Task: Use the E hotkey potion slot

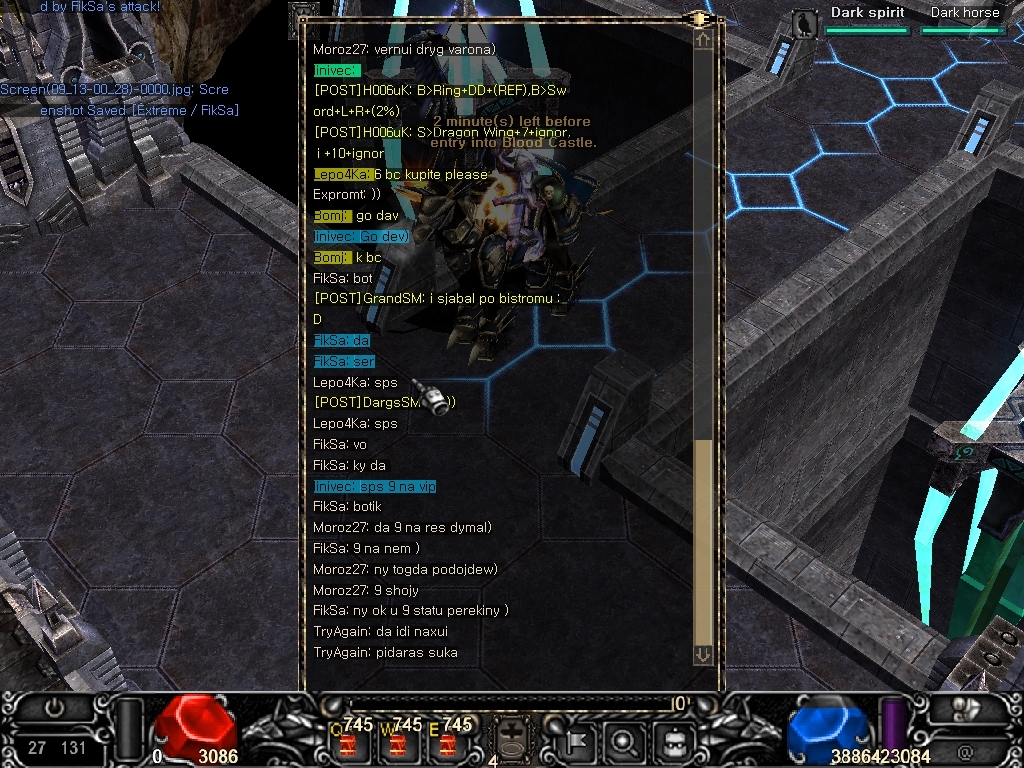Action: pos(447,743)
